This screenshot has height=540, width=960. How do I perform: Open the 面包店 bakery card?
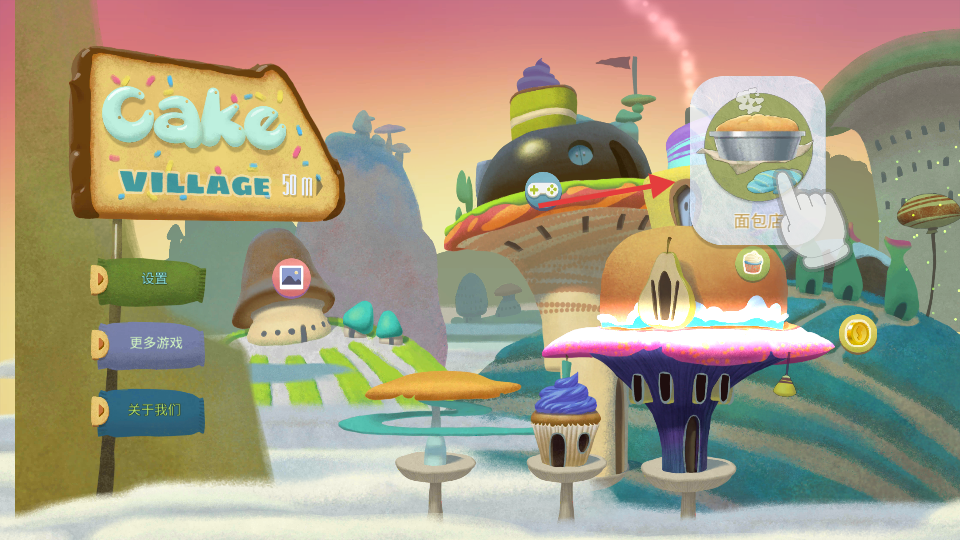pos(756,160)
